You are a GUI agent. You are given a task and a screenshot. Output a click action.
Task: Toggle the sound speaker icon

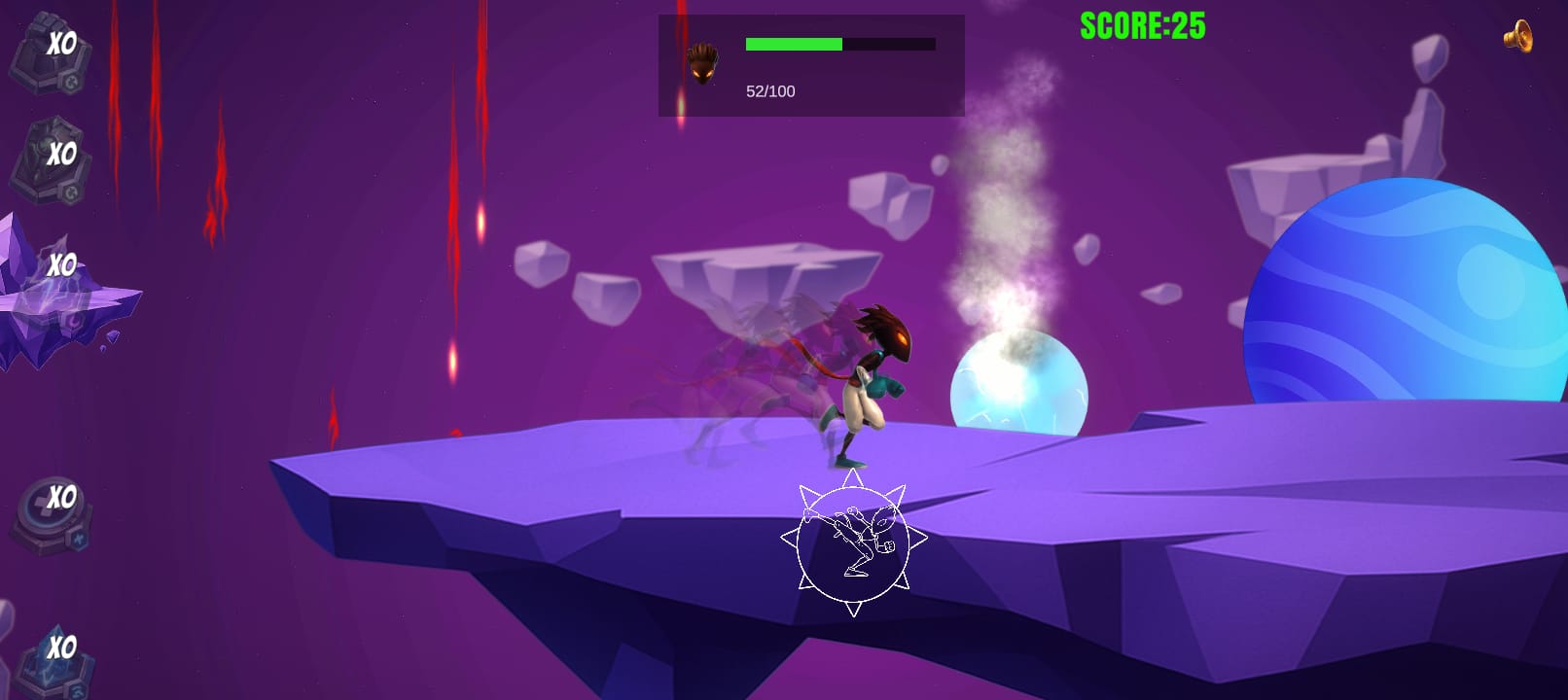pyautogui.click(x=1517, y=37)
